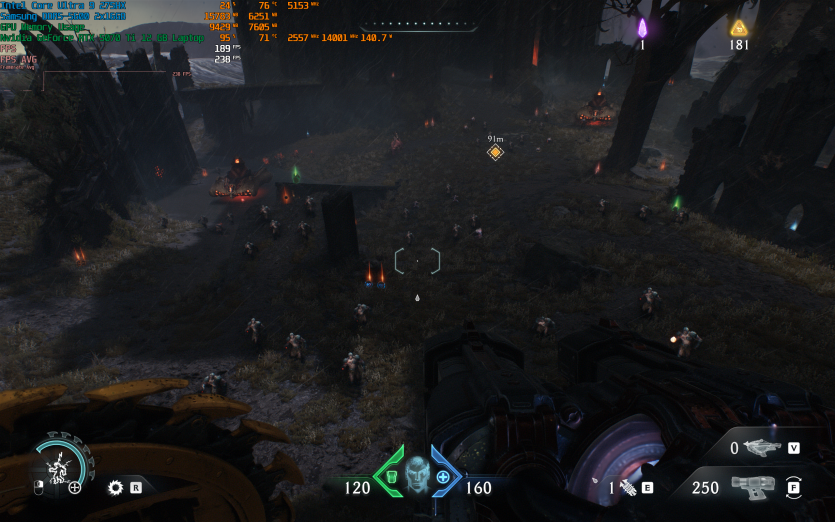This screenshot has height=522, width=835.
Task: Activate the shield saw rune icon
Action: pyautogui.click(x=115, y=488)
